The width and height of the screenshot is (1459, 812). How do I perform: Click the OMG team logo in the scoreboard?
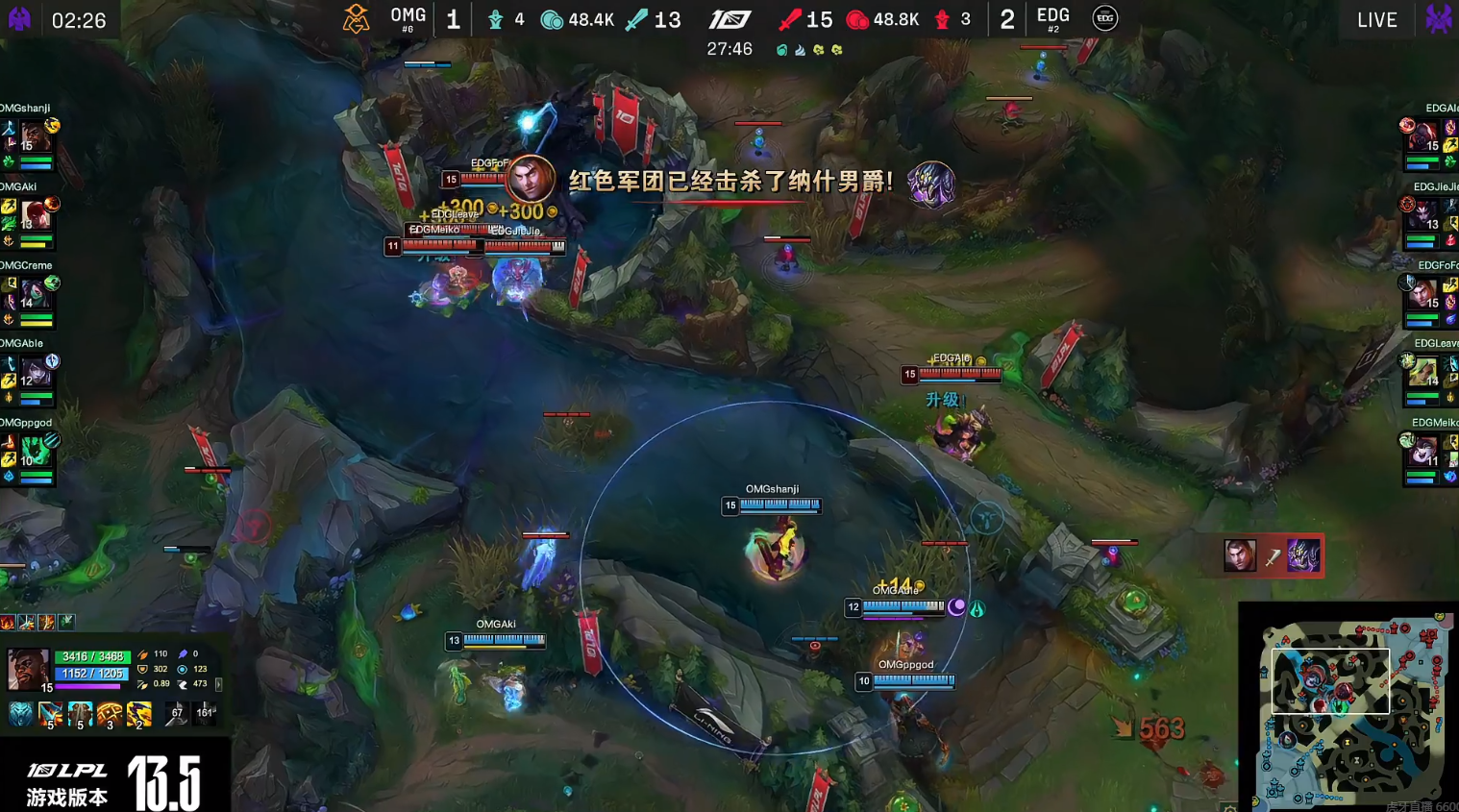click(356, 17)
